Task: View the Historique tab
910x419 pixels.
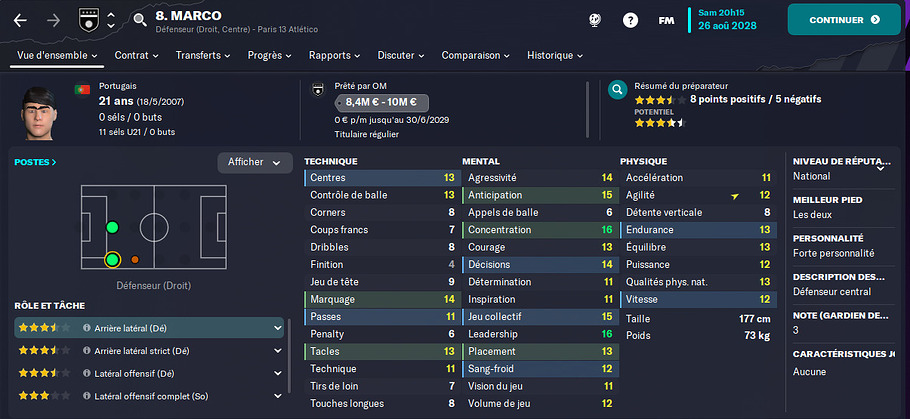Action: point(554,55)
